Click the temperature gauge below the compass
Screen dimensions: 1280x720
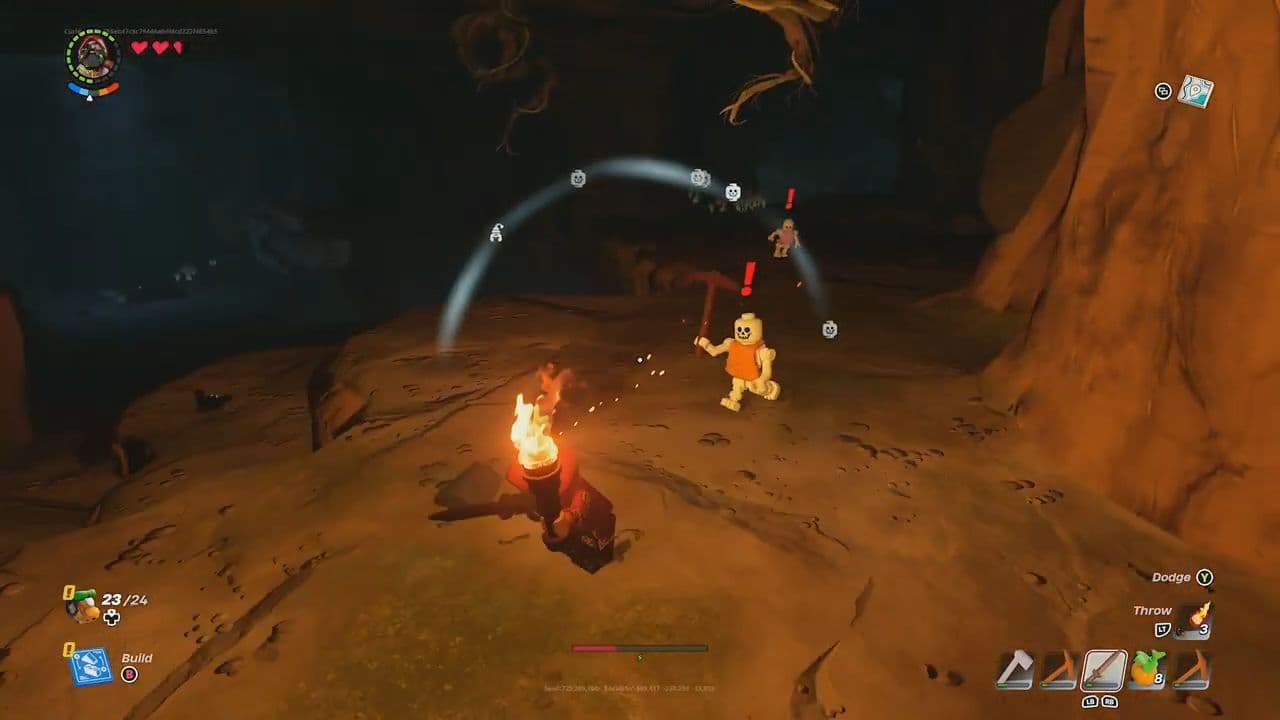92,89
